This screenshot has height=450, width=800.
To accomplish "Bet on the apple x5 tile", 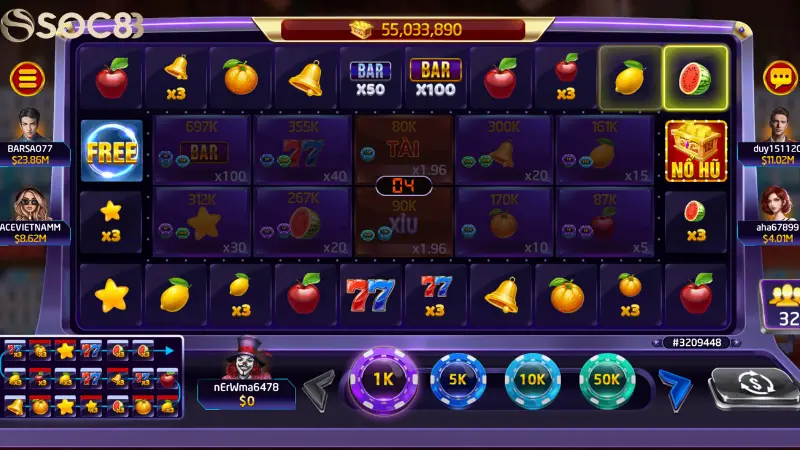I will (605, 221).
